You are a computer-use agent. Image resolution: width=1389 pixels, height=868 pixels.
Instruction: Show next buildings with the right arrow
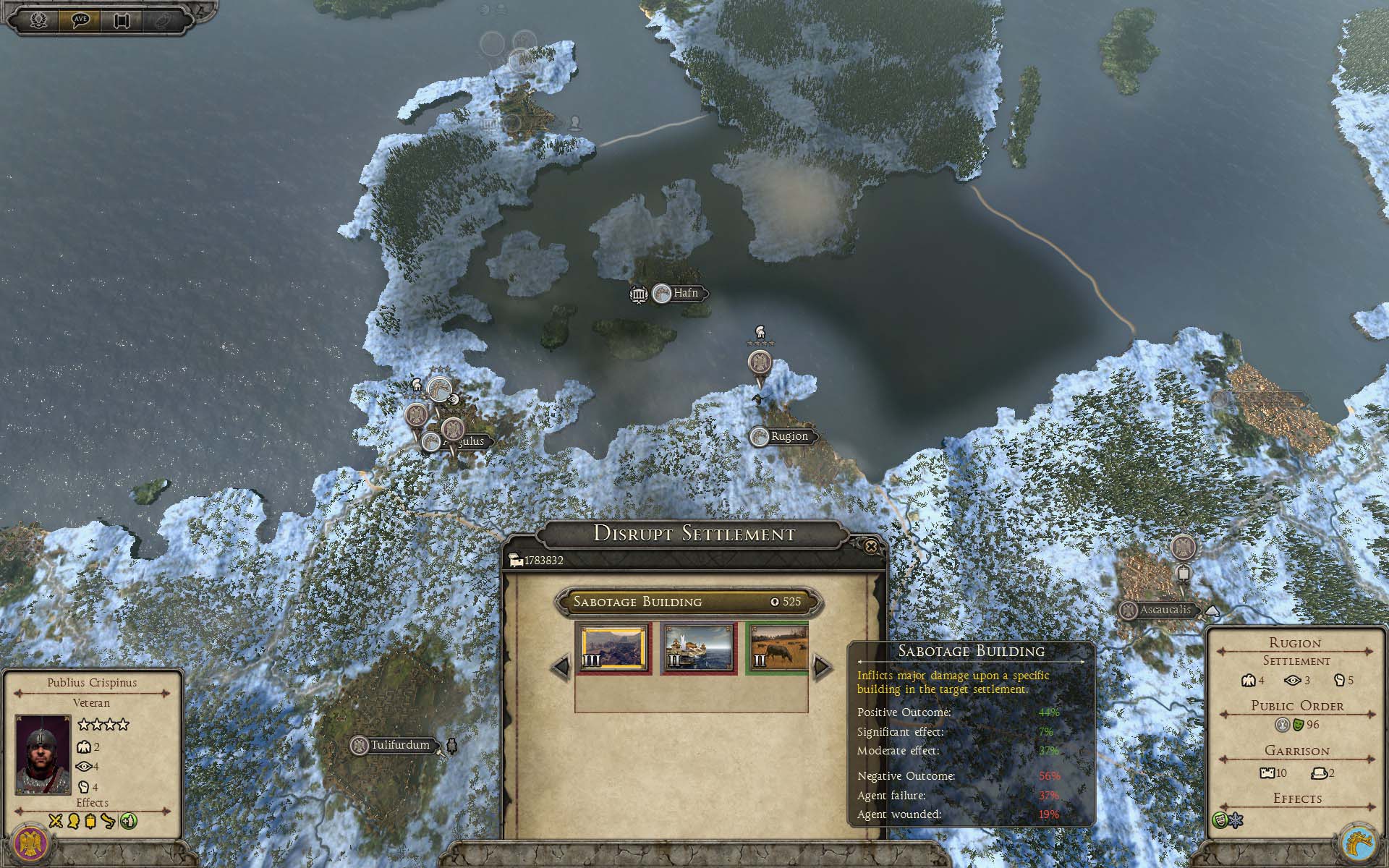click(822, 666)
